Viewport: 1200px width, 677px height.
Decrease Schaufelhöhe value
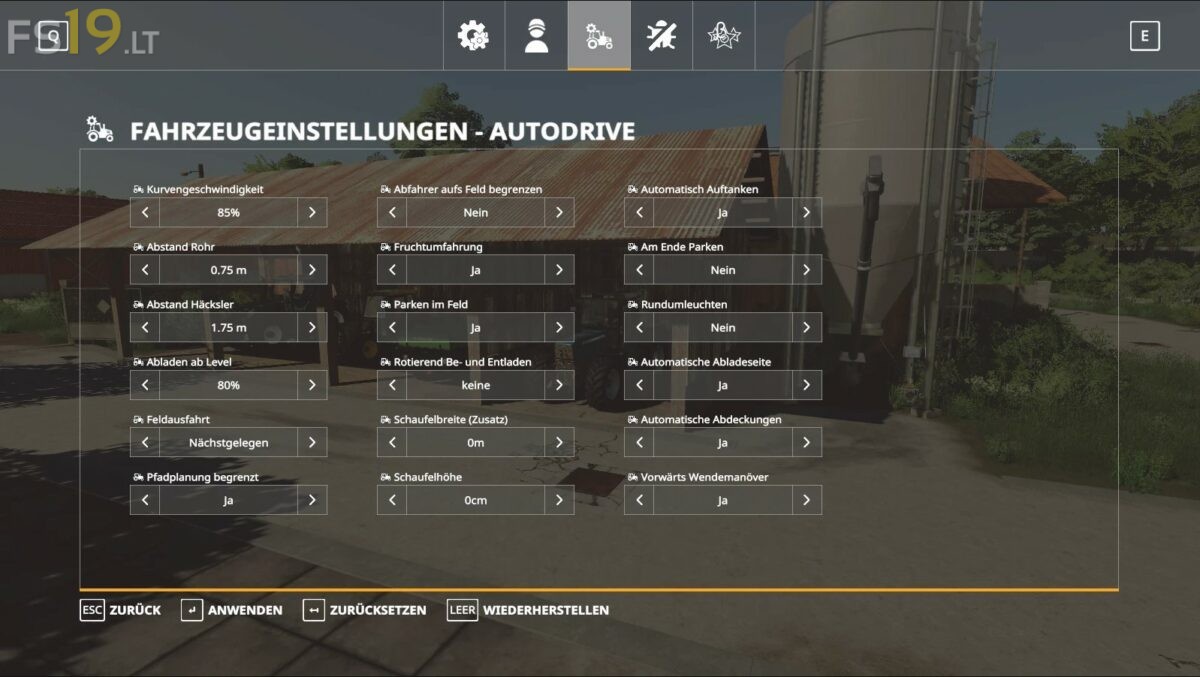point(392,500)
